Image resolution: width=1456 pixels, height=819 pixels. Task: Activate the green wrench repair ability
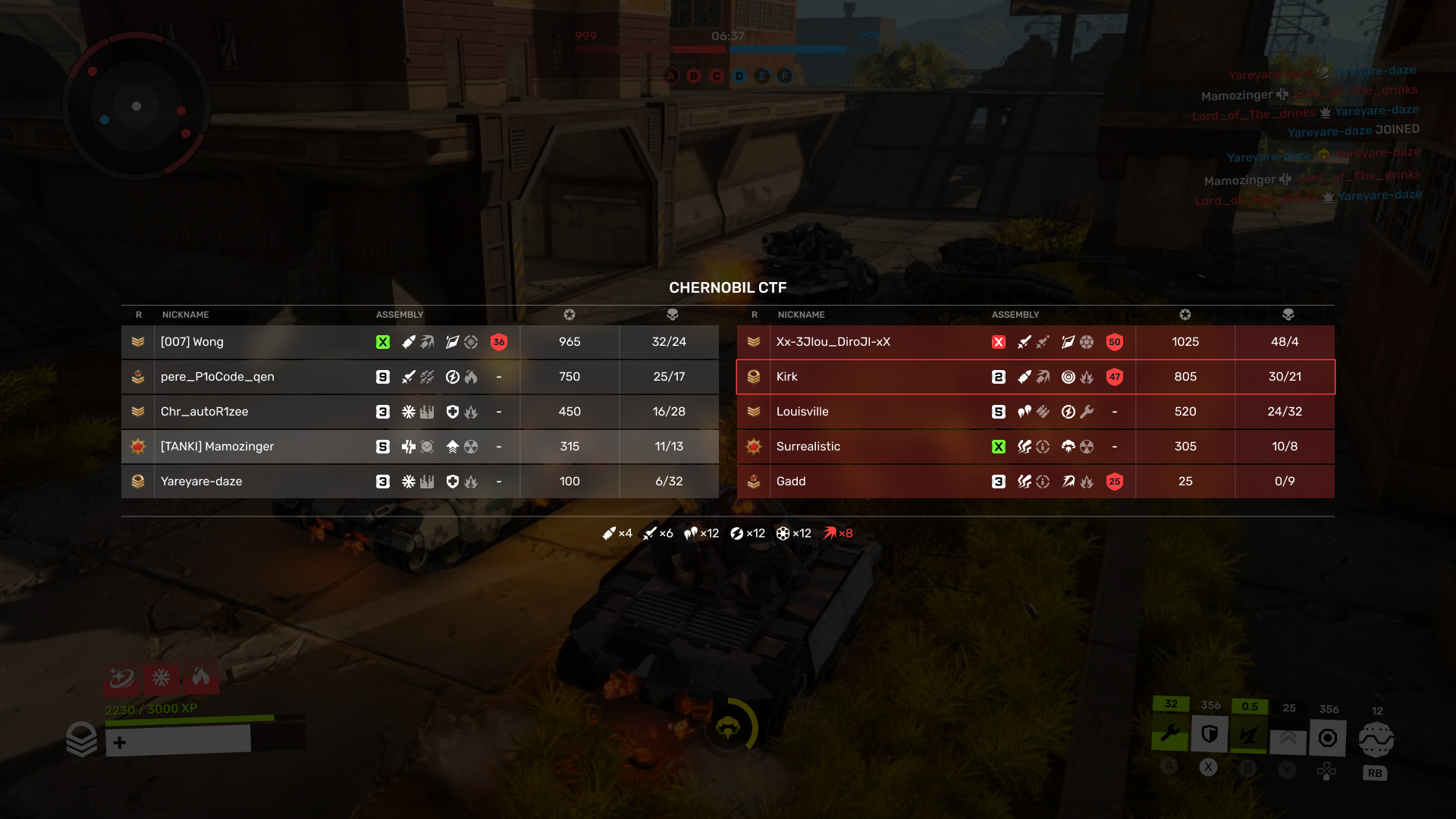coord(1170,734)
